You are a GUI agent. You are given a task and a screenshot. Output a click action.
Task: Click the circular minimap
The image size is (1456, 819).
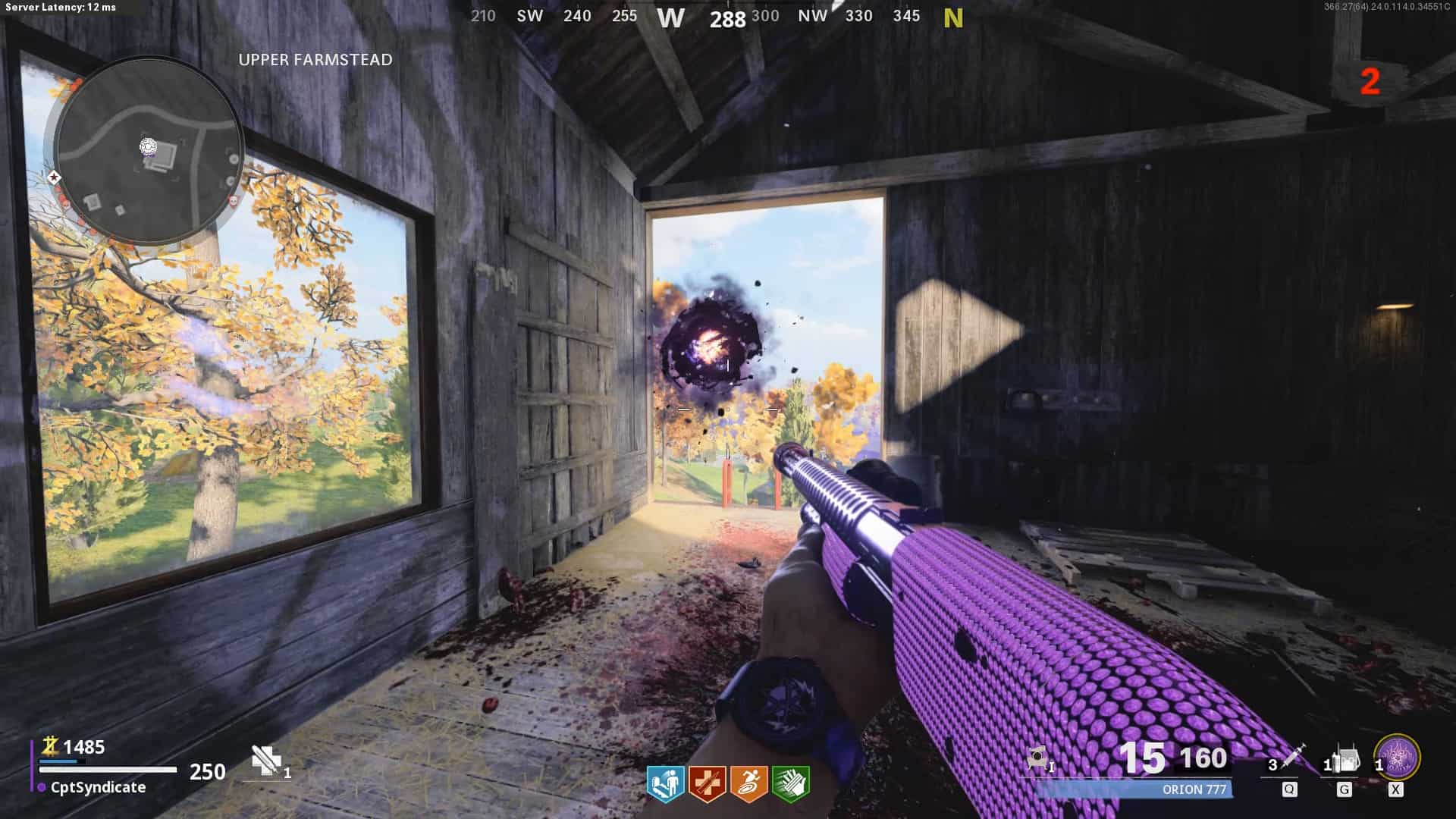click(x=149, y=151)
